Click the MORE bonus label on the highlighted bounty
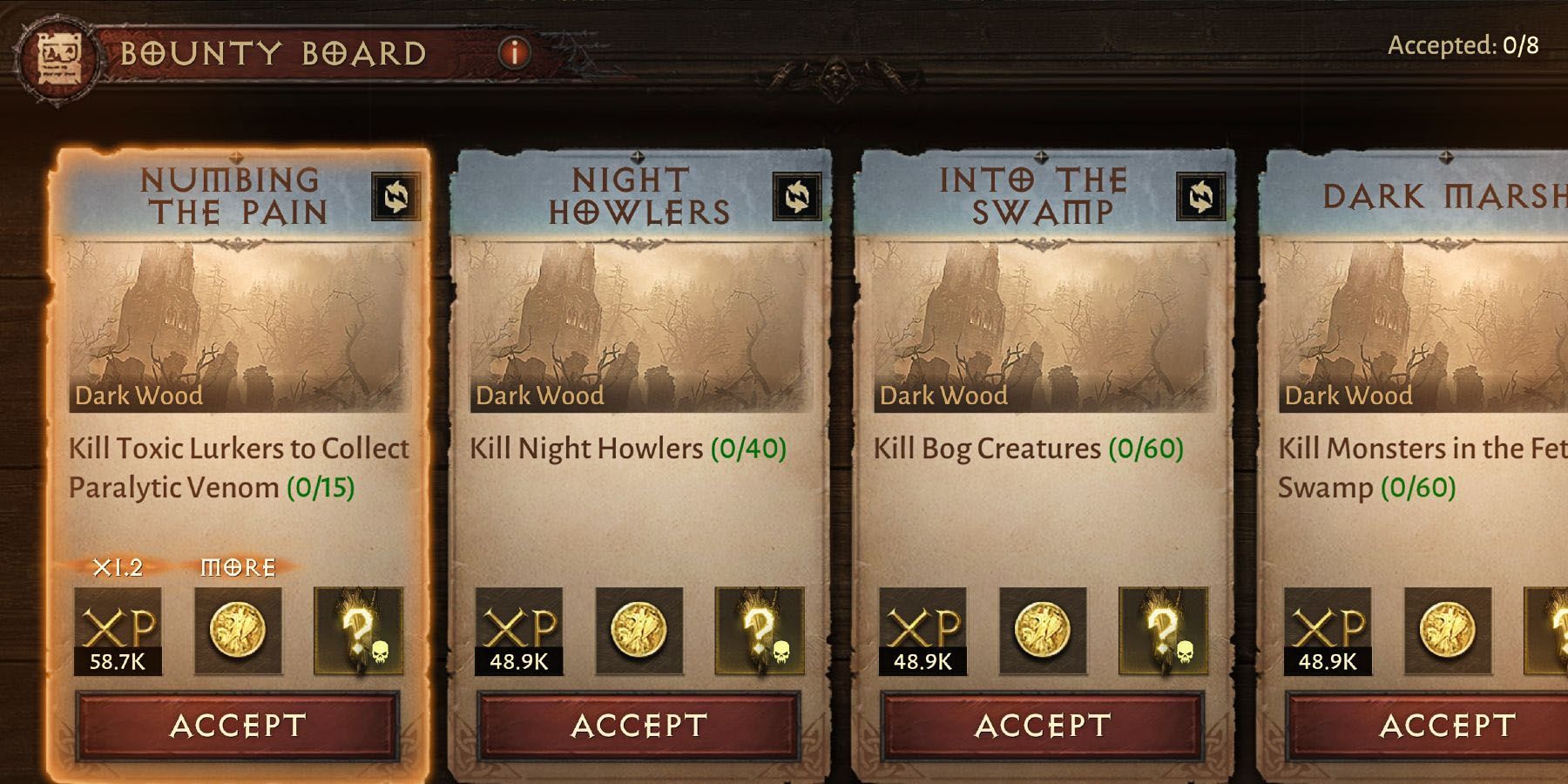 [237, 567]
